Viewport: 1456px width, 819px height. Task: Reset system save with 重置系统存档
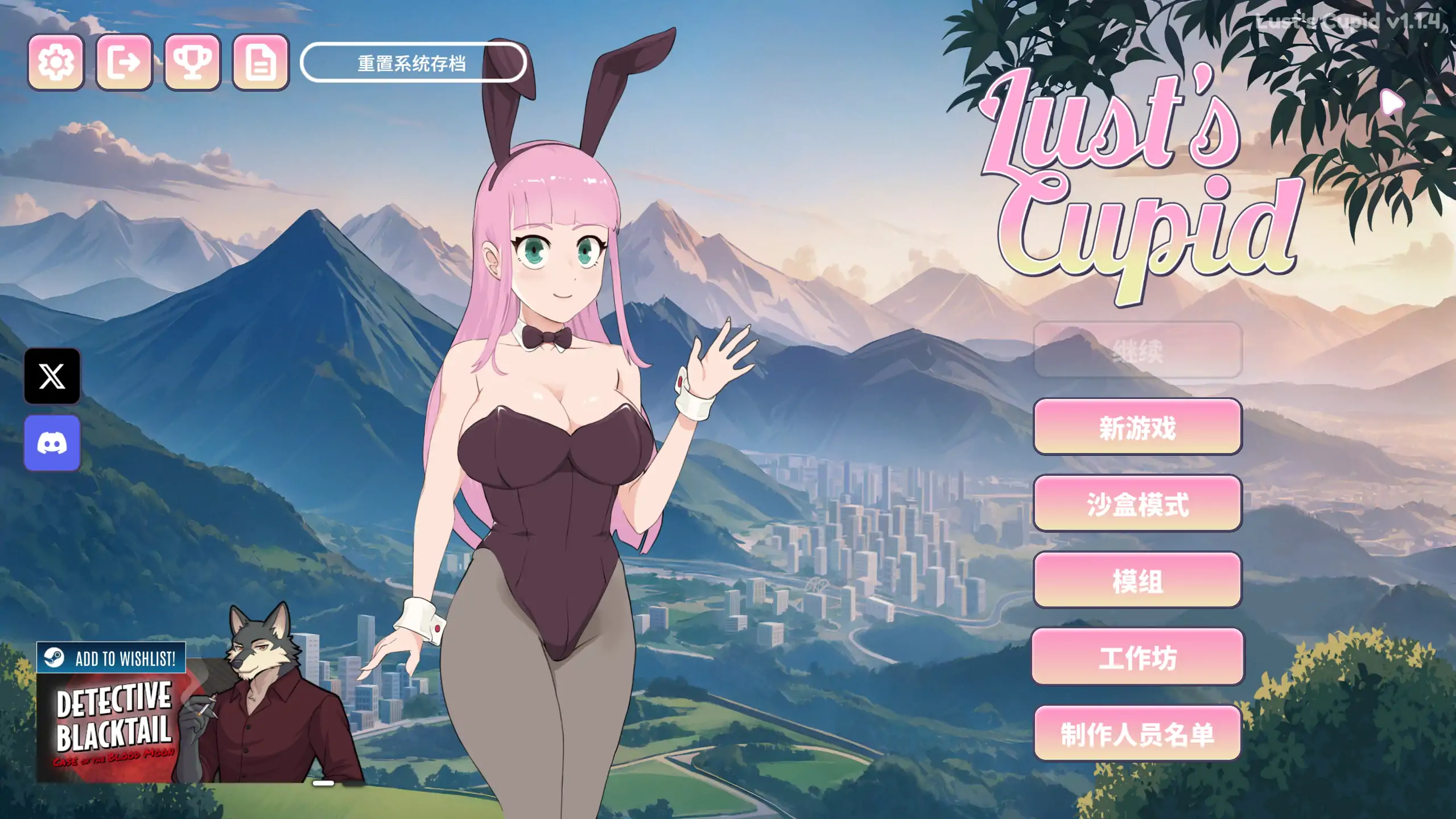coord(413,63)
